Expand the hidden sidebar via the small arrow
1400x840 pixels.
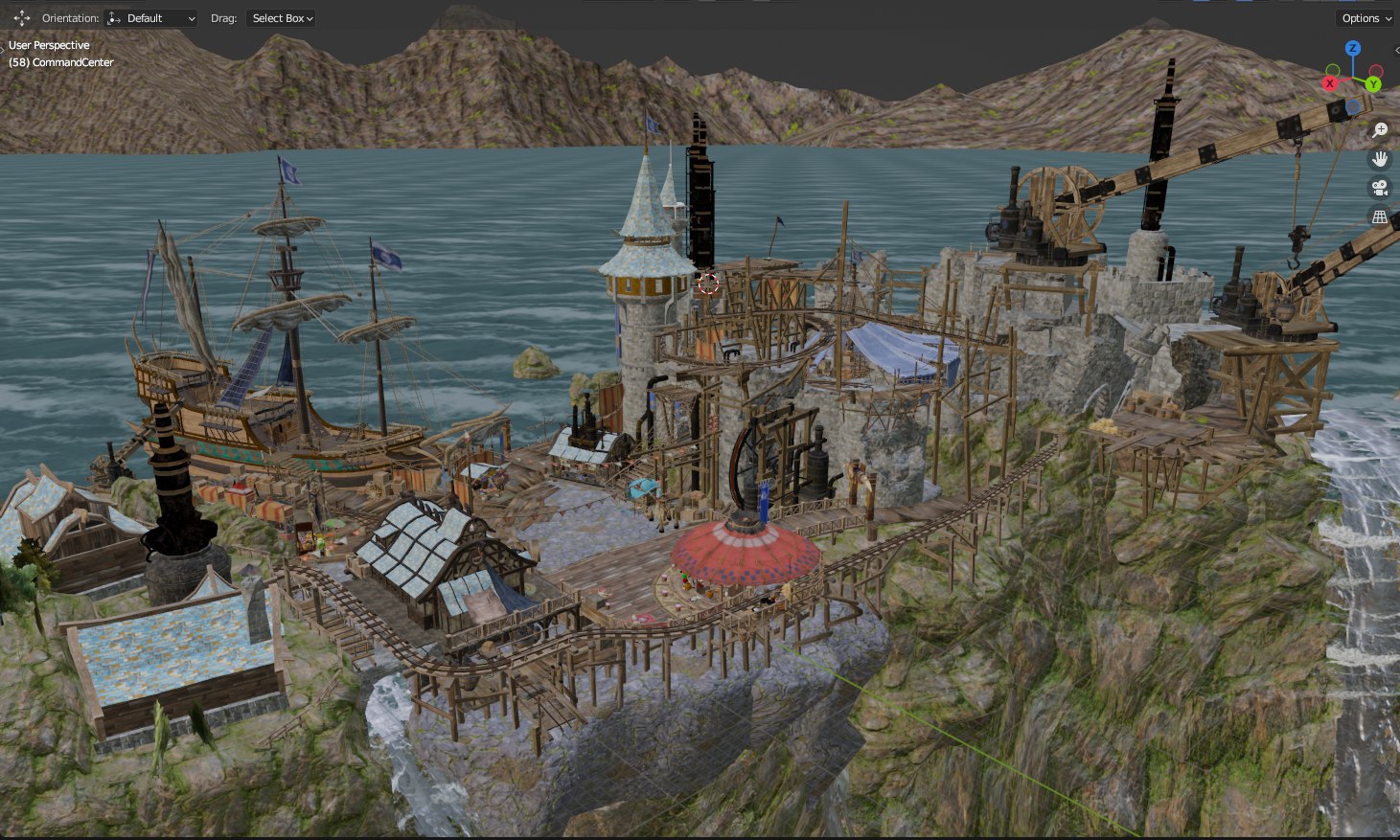click(x=1396, y=51)
